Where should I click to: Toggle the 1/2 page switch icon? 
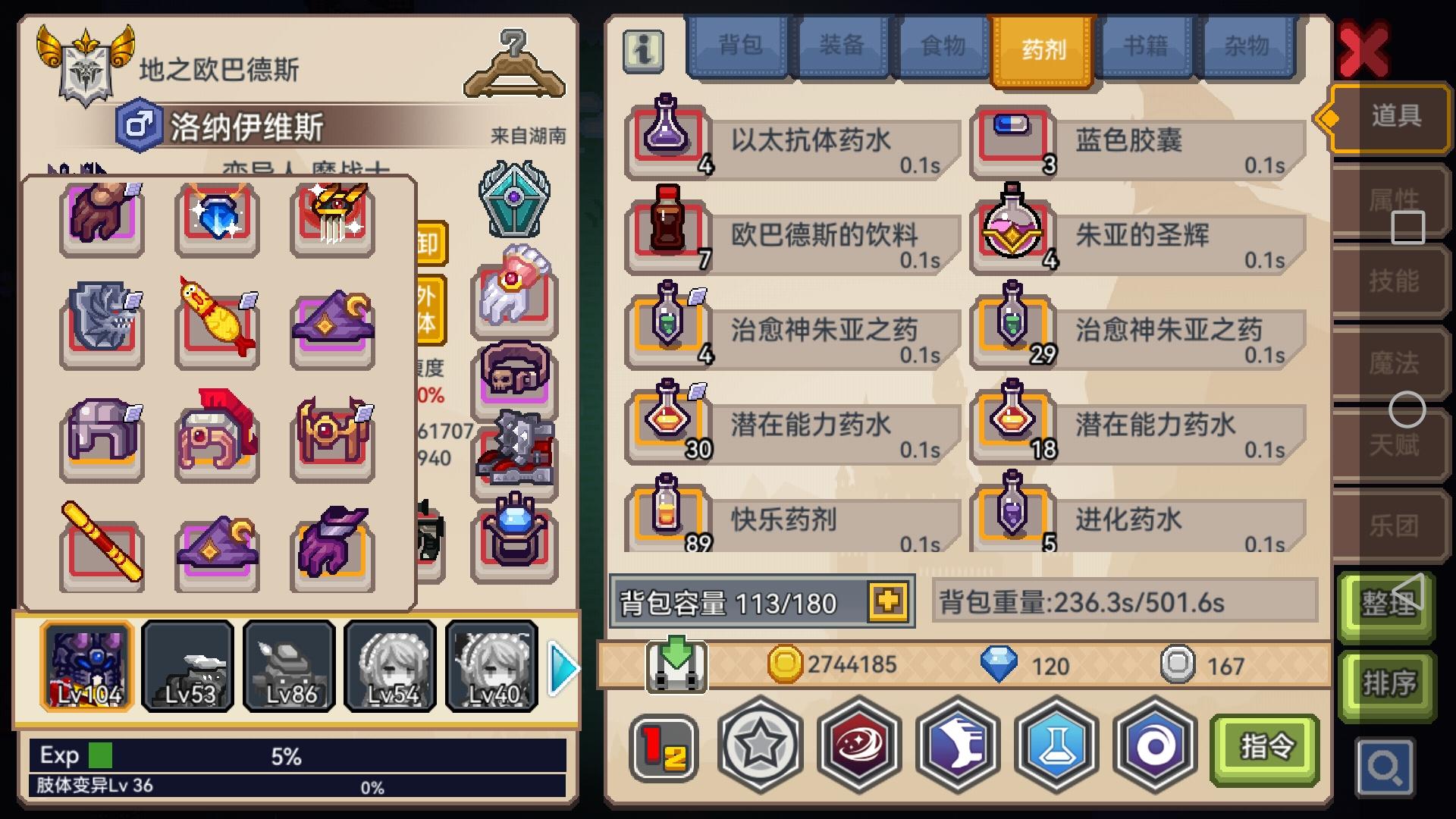[x=664, y=747]
